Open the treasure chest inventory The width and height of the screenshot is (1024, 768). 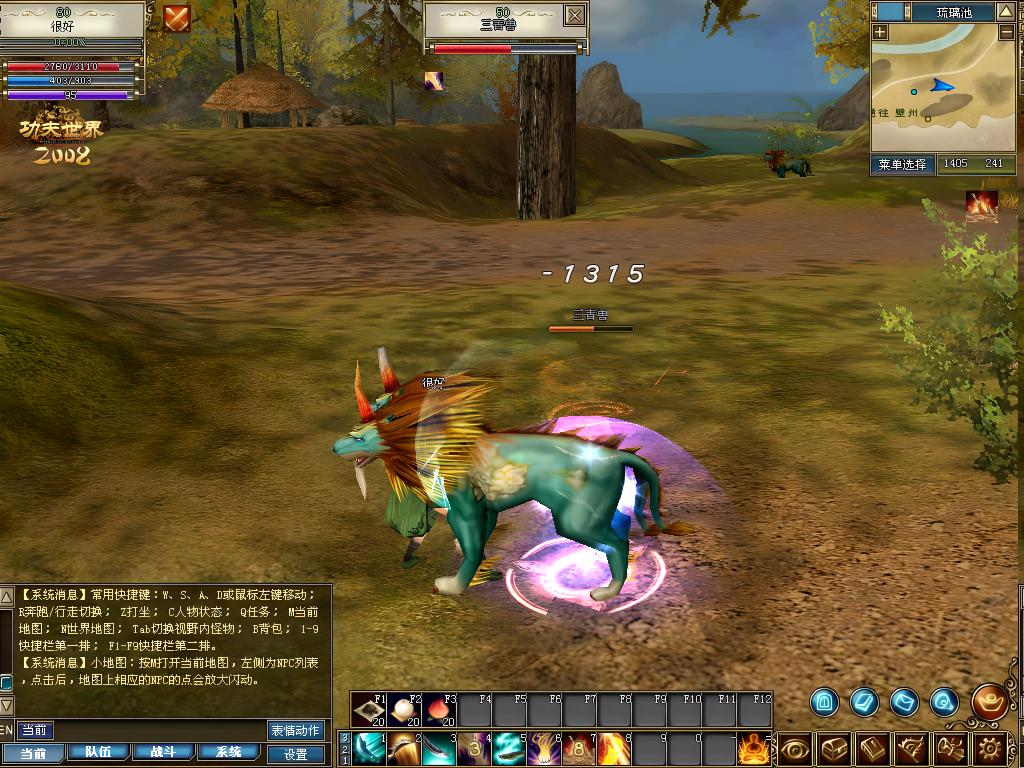[x=834, y=748]
